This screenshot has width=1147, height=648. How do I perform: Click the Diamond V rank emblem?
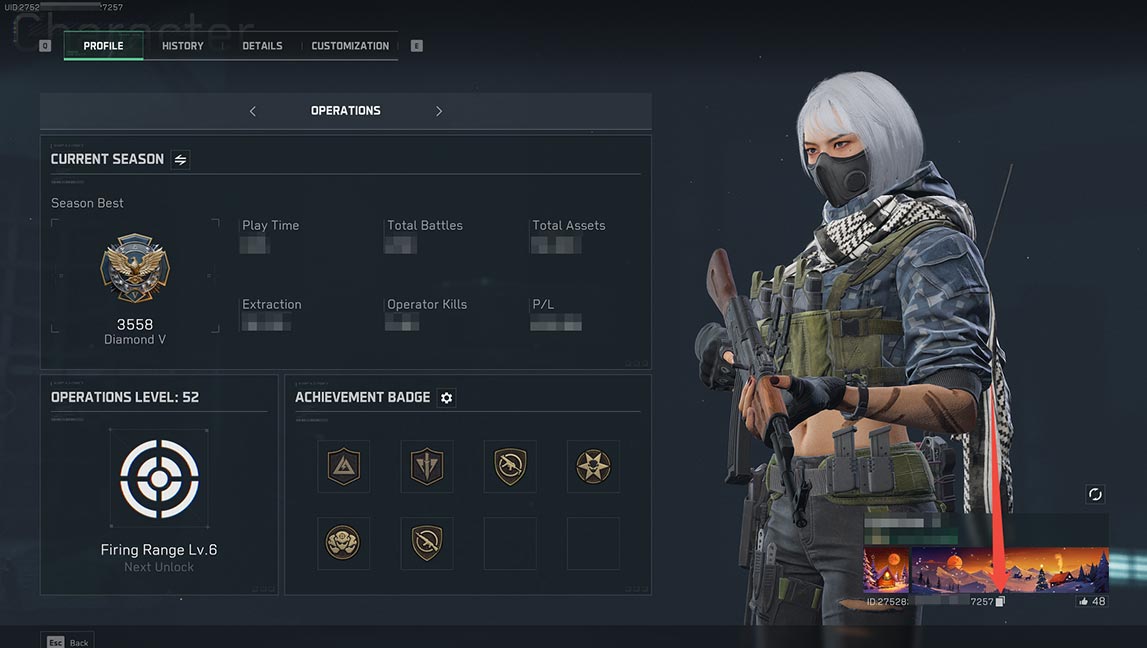click(135, 268)
